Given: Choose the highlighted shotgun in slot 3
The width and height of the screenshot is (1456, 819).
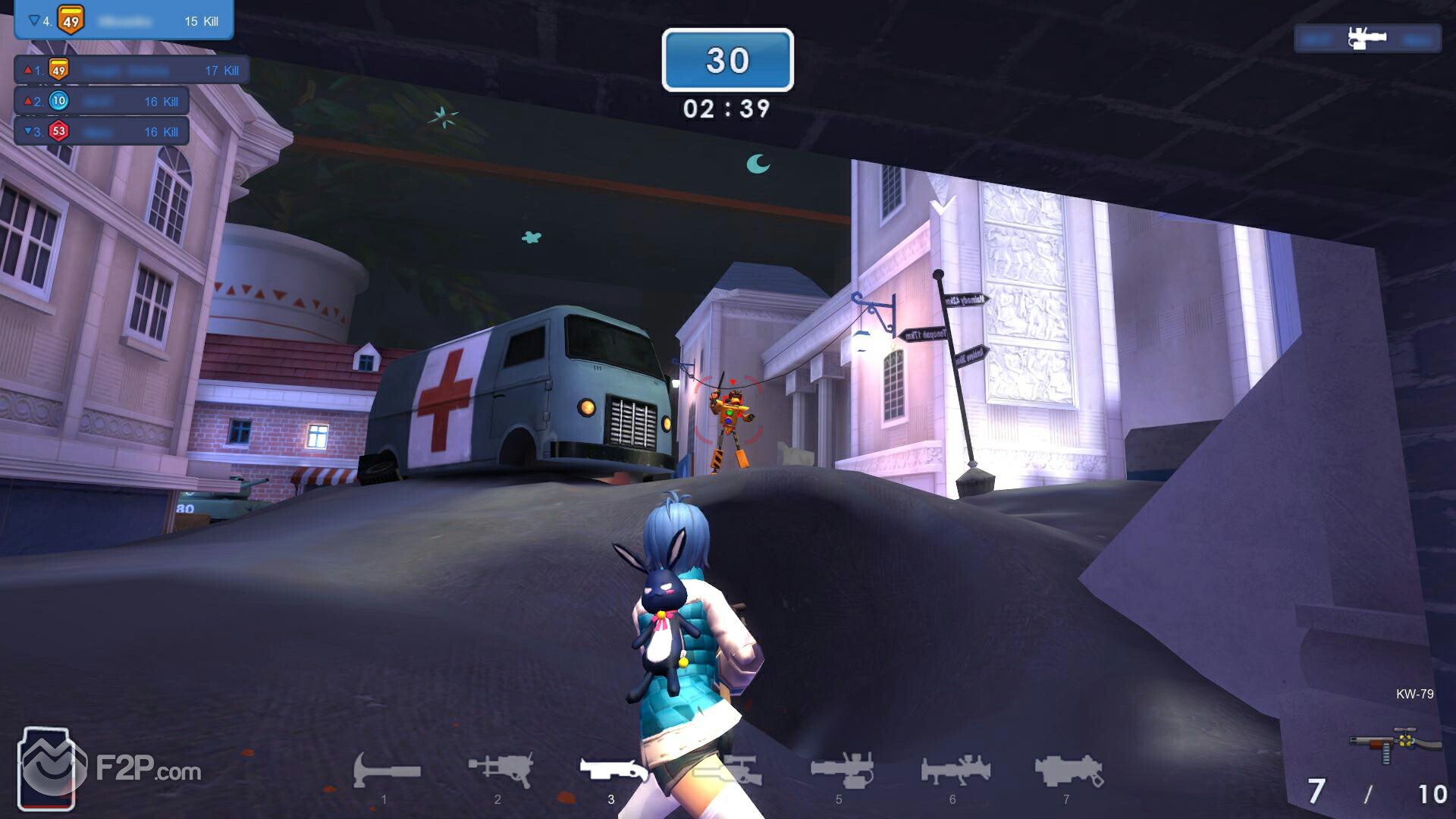Looking at the screenshot, I should 613,770.
